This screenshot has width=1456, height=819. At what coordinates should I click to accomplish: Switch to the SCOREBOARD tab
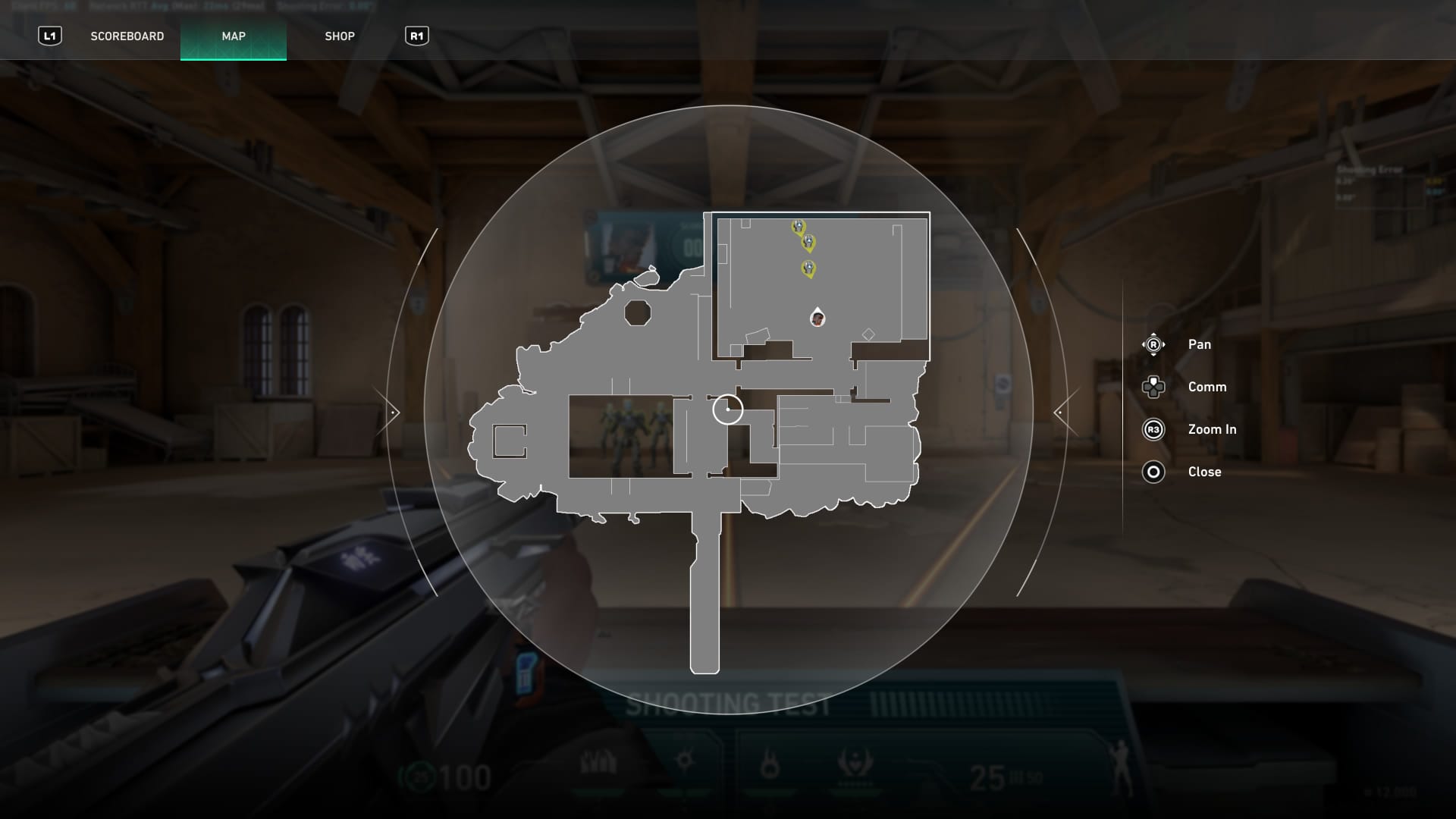(x=127, y=36)
